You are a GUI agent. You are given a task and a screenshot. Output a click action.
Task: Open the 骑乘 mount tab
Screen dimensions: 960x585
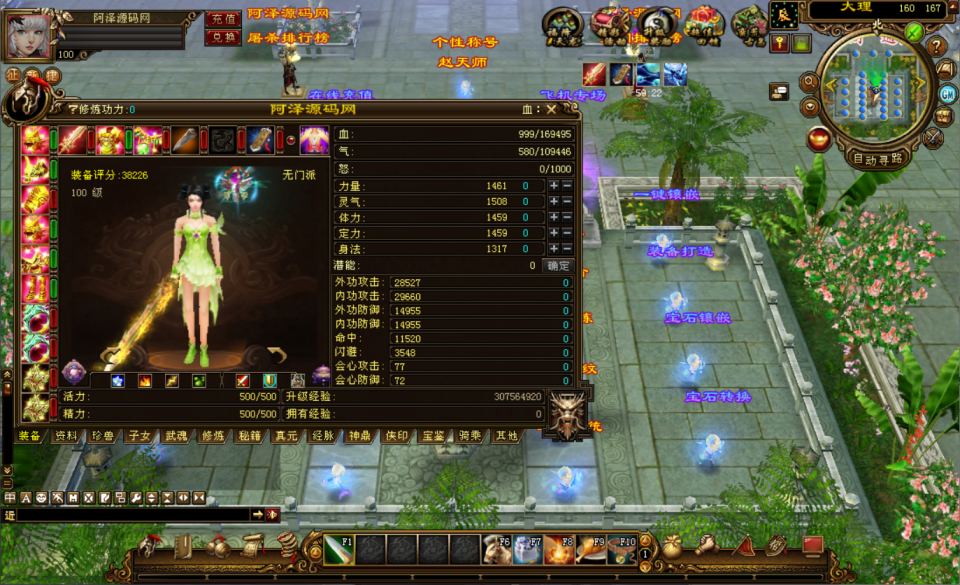(x=470, y=436)
